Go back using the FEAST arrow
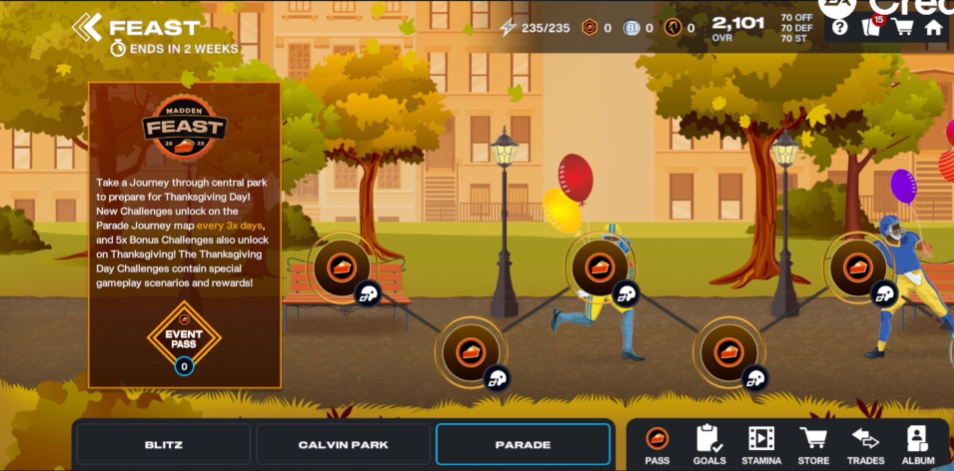 [87, 27]
